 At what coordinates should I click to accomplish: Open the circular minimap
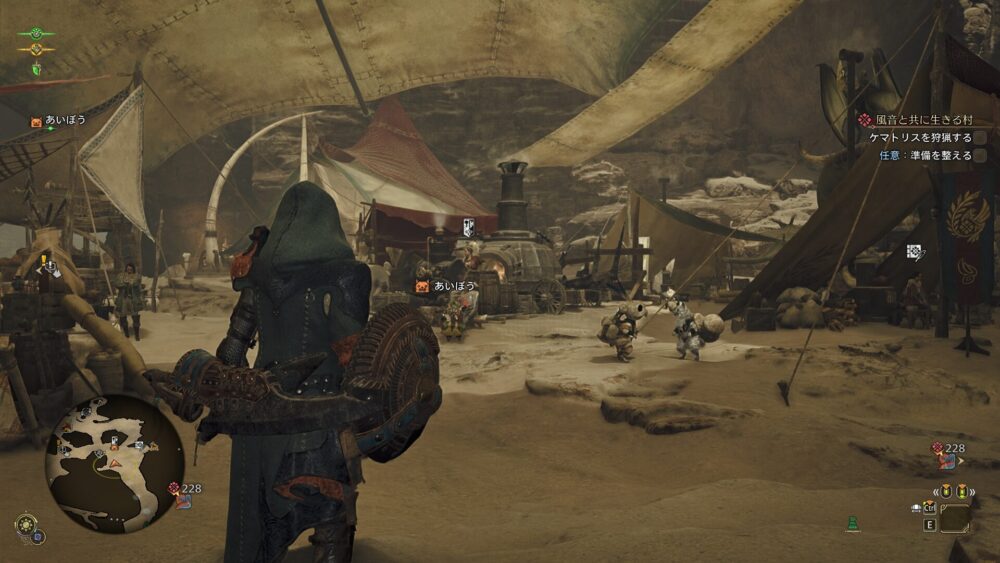point(114,463)
